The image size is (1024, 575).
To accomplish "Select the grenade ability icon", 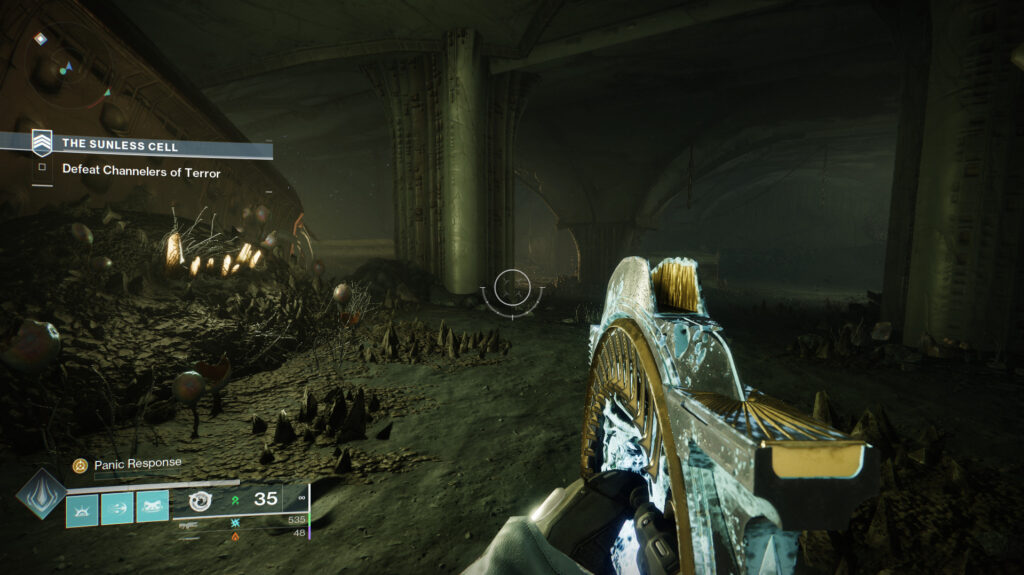I will click(82, 509).
